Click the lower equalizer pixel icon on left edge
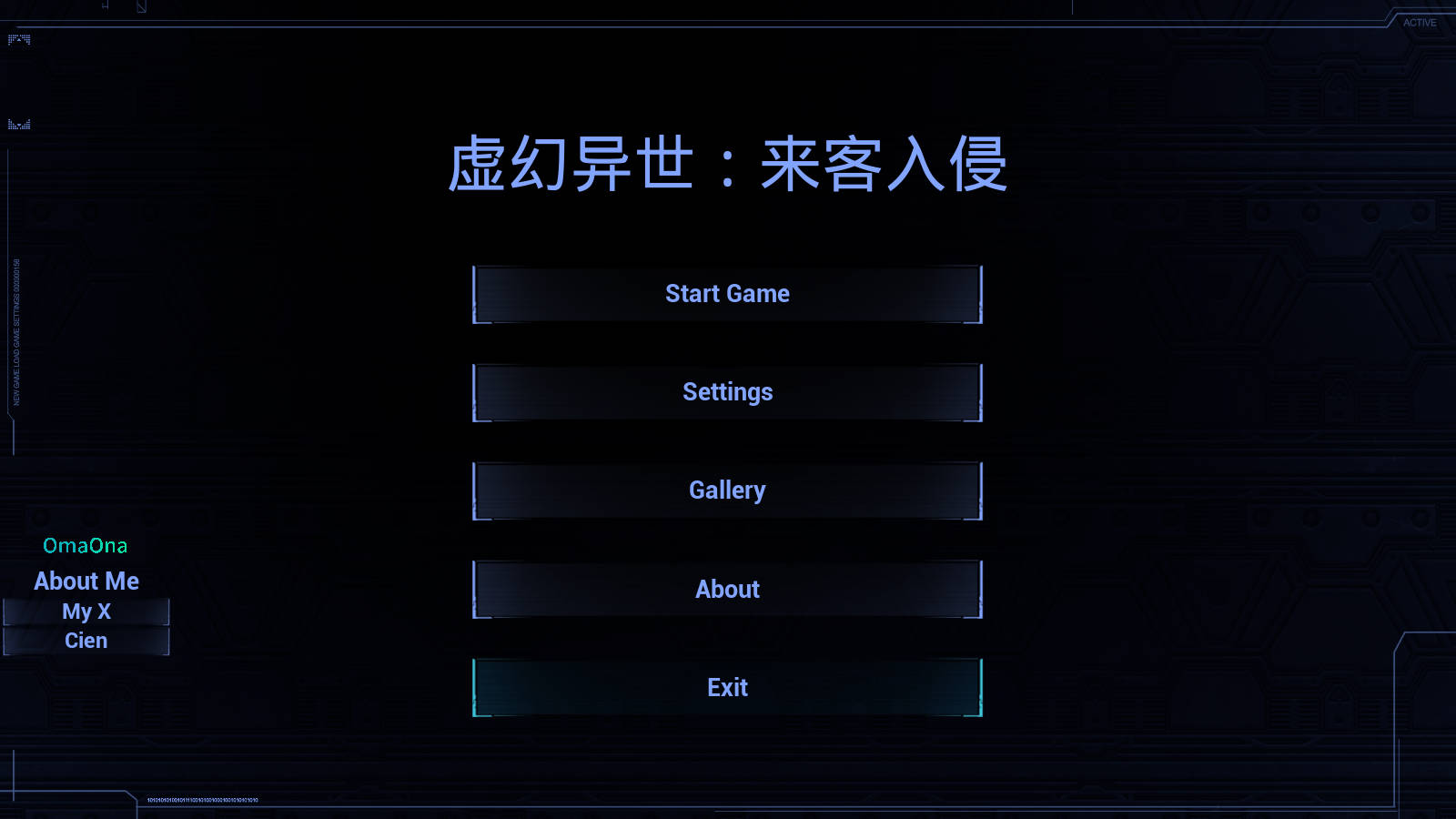1456x819 pixels. [19, 123]
